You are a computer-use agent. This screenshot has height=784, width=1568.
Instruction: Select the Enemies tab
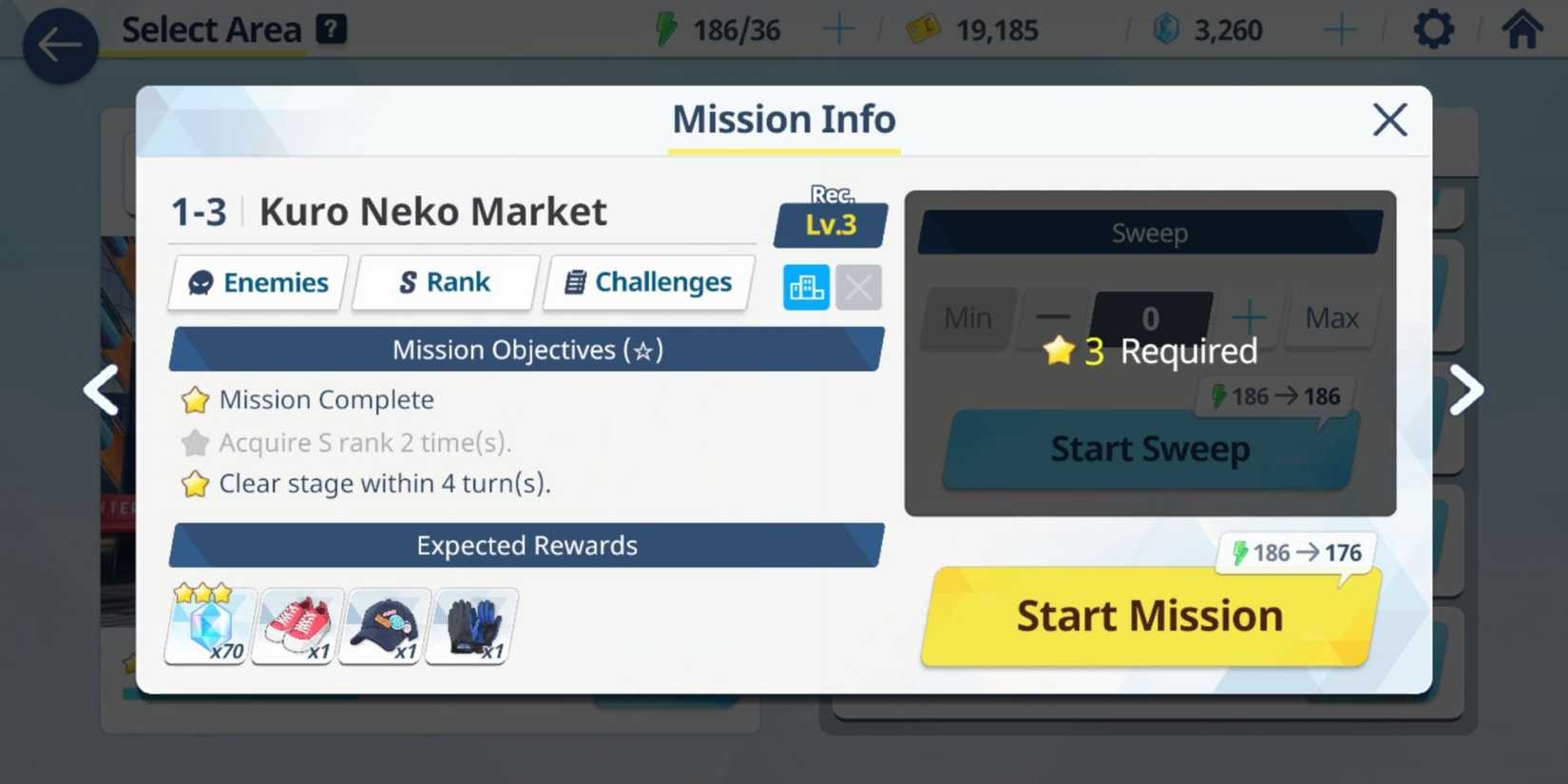click(257, 282)
